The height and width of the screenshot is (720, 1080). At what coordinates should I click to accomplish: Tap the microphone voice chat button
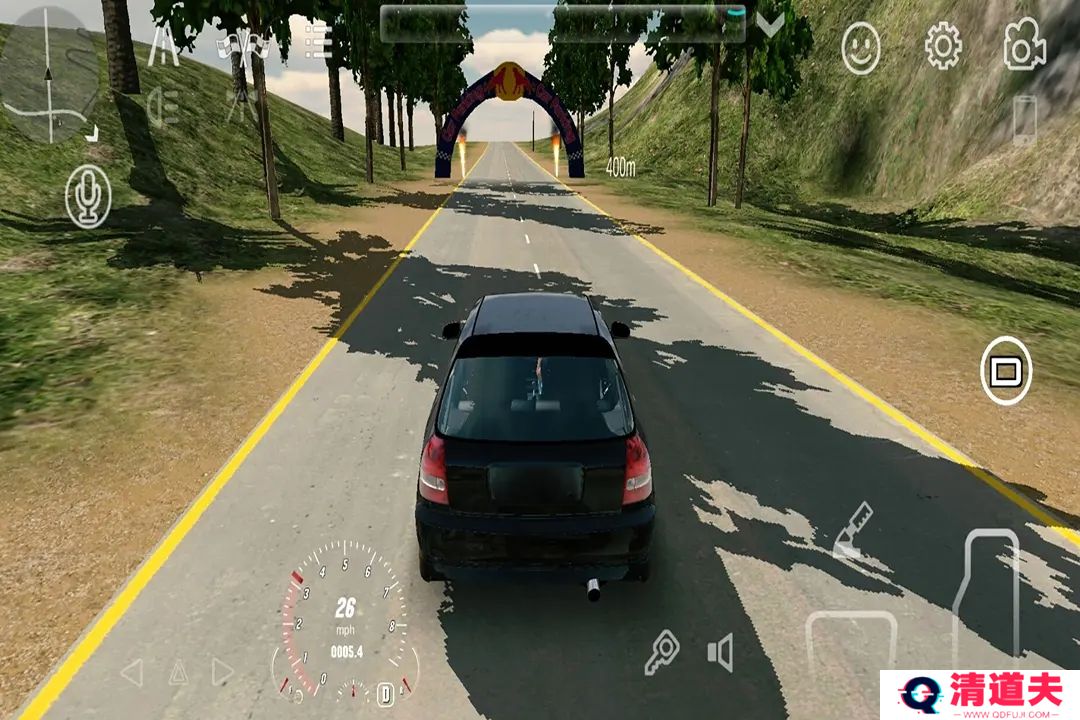tap(88, 195)
